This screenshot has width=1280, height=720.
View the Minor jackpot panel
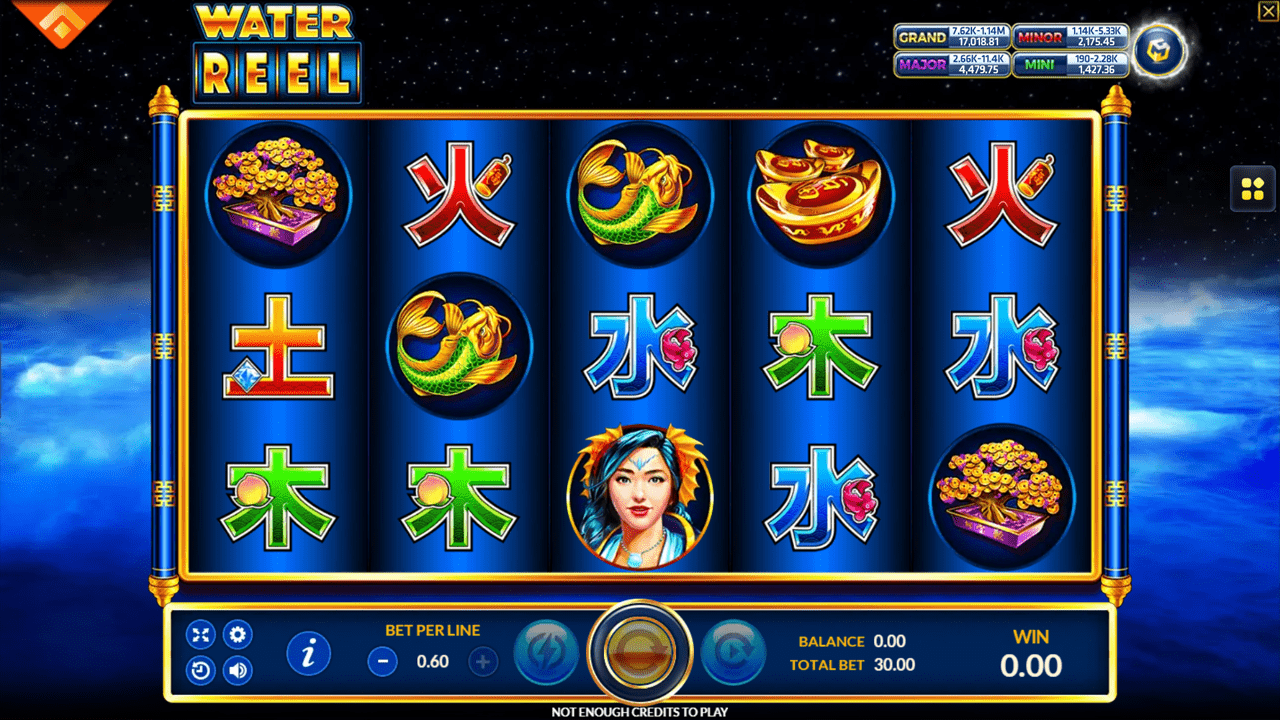[1070, 37]
